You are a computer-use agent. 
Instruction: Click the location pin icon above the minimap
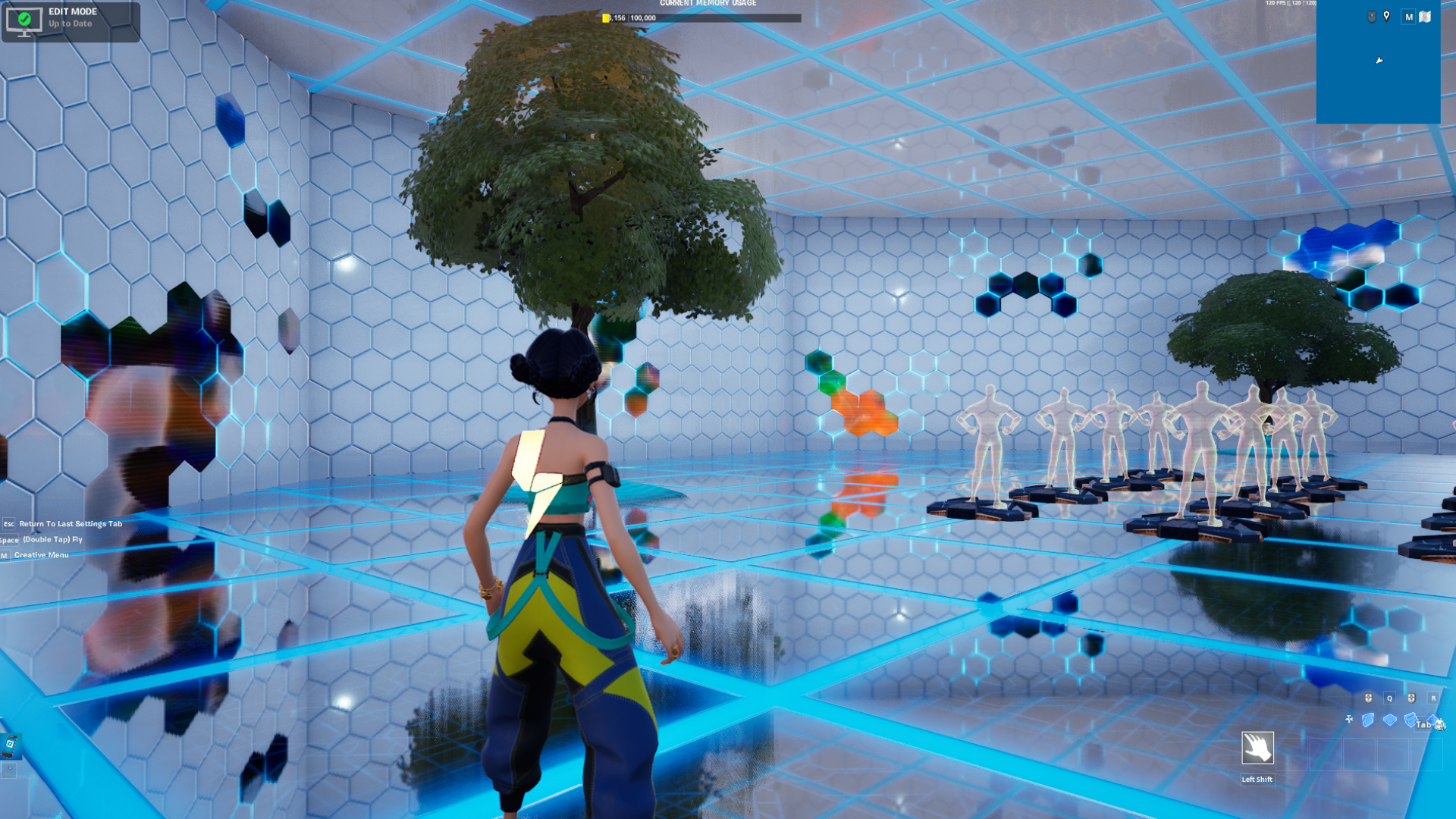pos(1387,17)
